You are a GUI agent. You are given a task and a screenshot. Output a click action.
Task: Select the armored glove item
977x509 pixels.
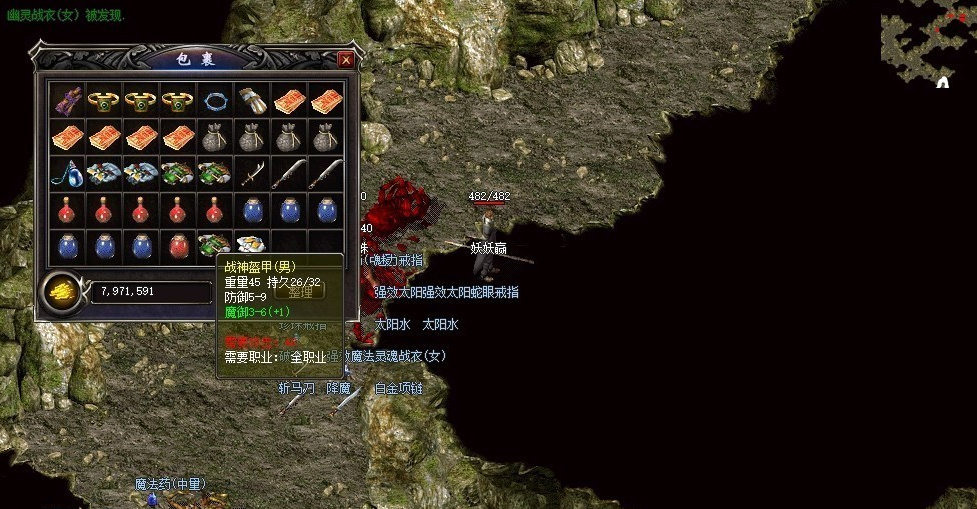252,100
